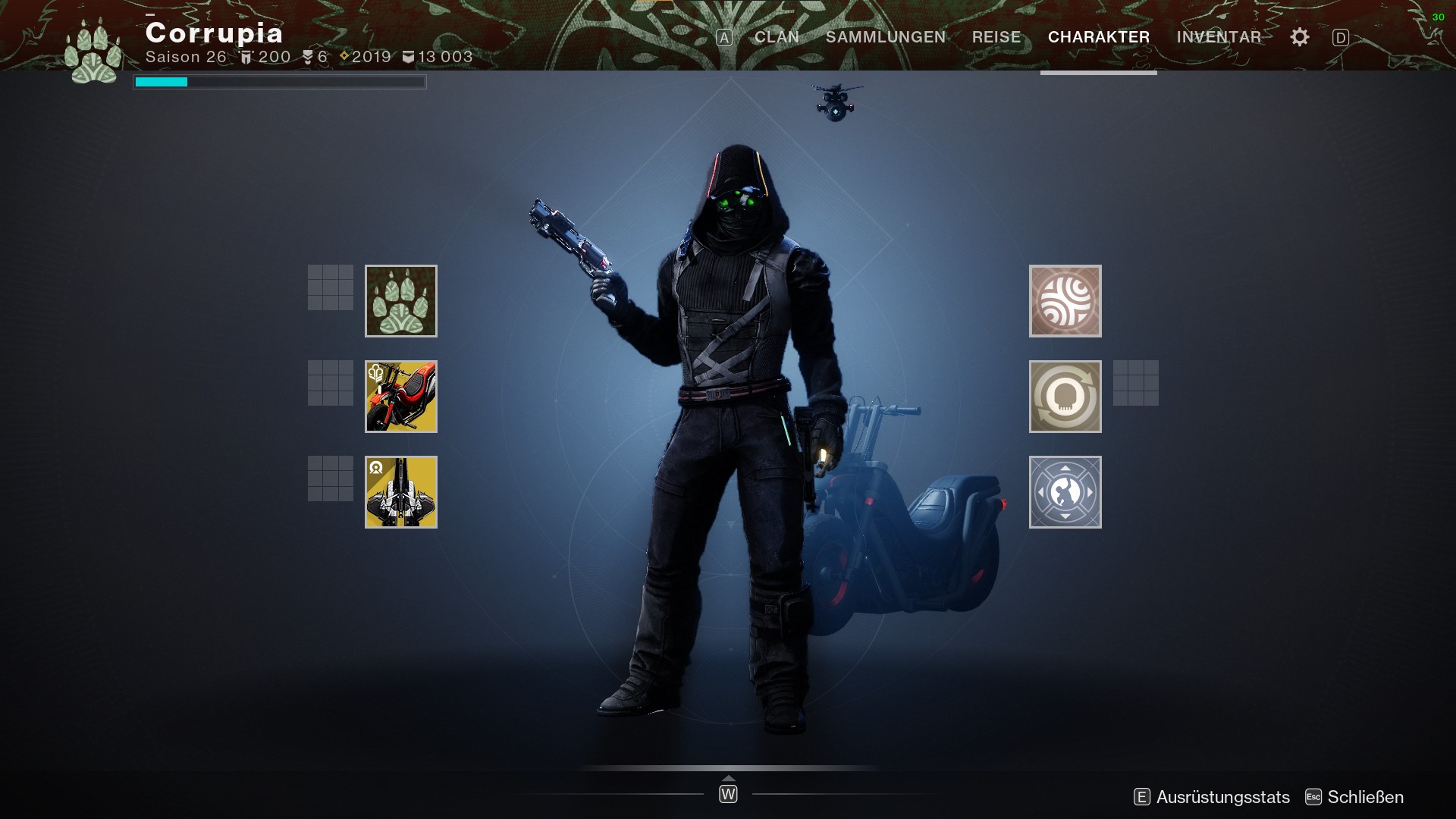
Task: Open settings via the gear icon
Action: tap(1299, 37)
